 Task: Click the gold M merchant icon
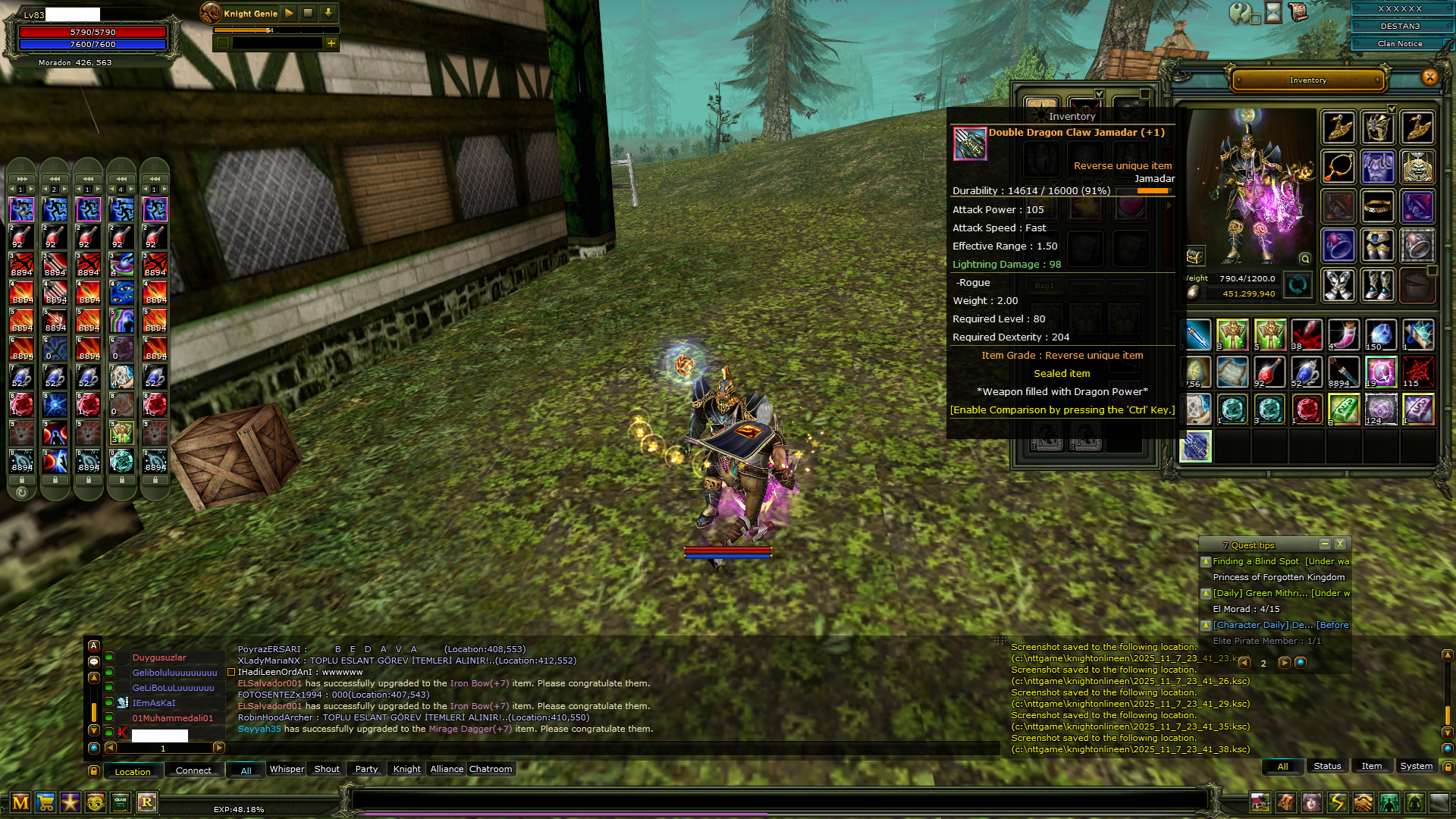21,802
